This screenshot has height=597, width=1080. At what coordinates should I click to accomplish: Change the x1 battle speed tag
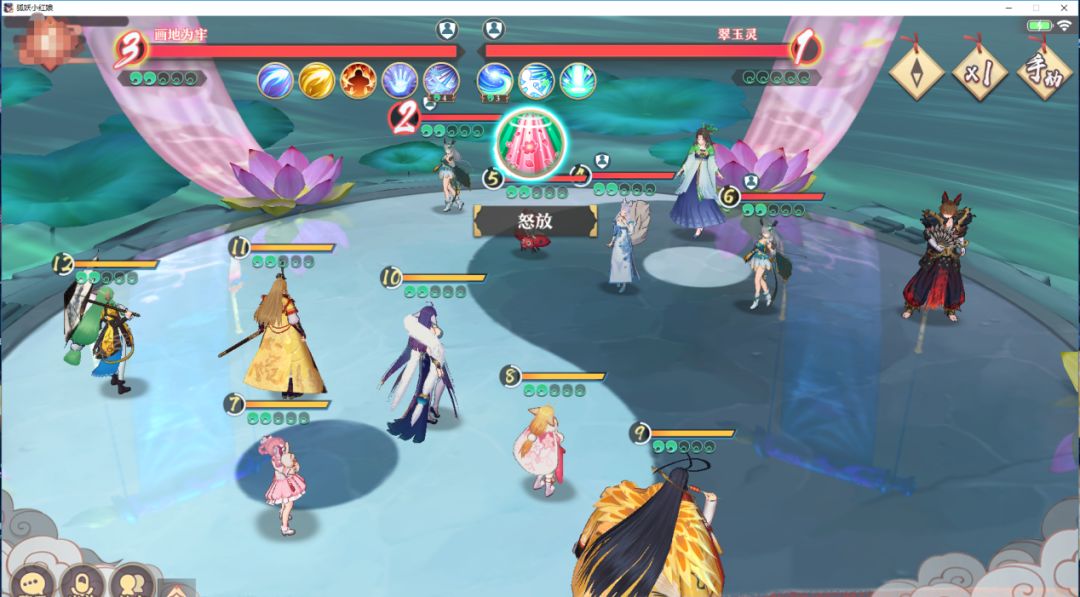[x=979, y=72]
